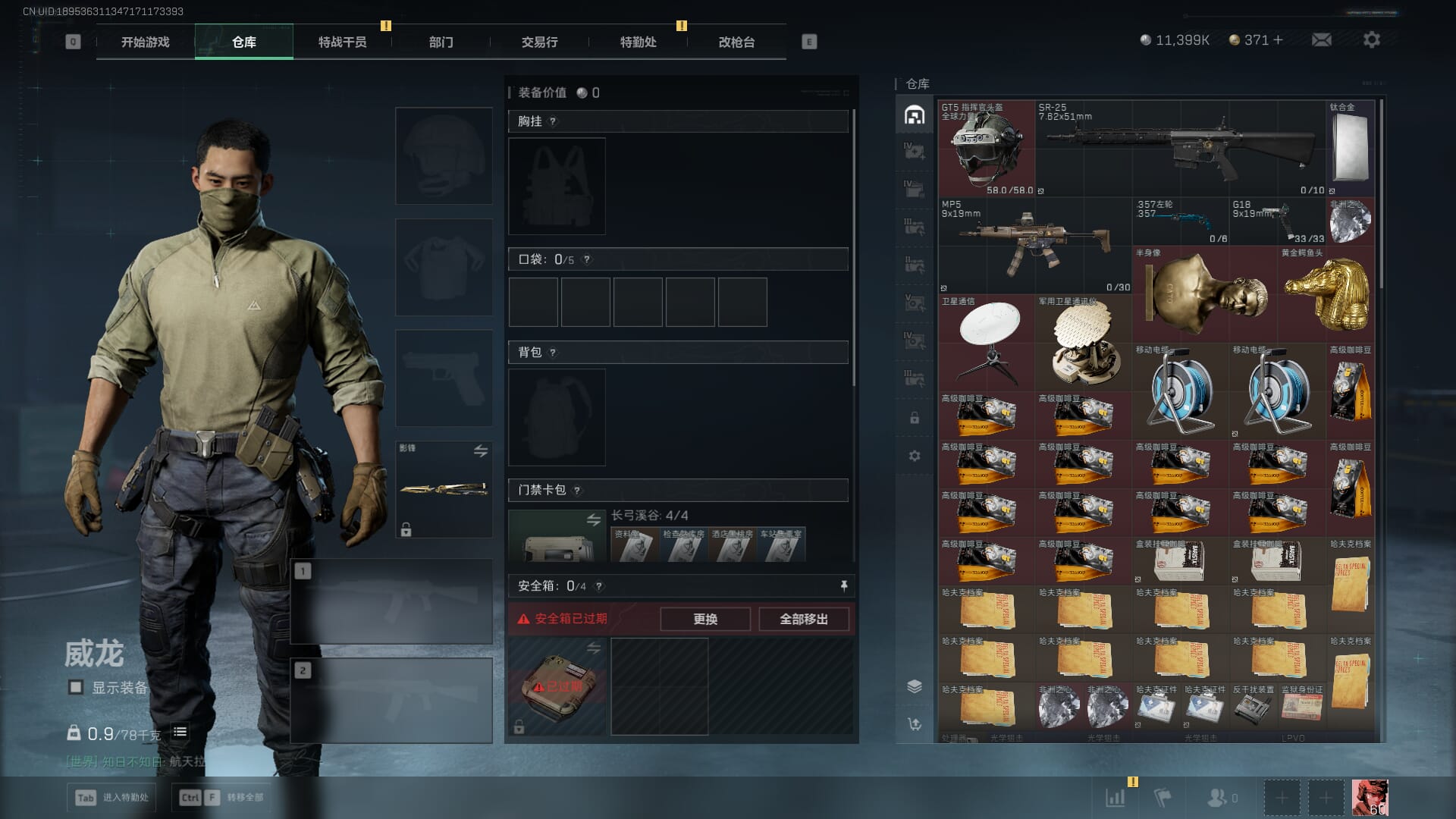The height and width of the screenshot is (819, 1456).
Task: Select the GT5 commander helmet item
Action: (x=986, y=148)
